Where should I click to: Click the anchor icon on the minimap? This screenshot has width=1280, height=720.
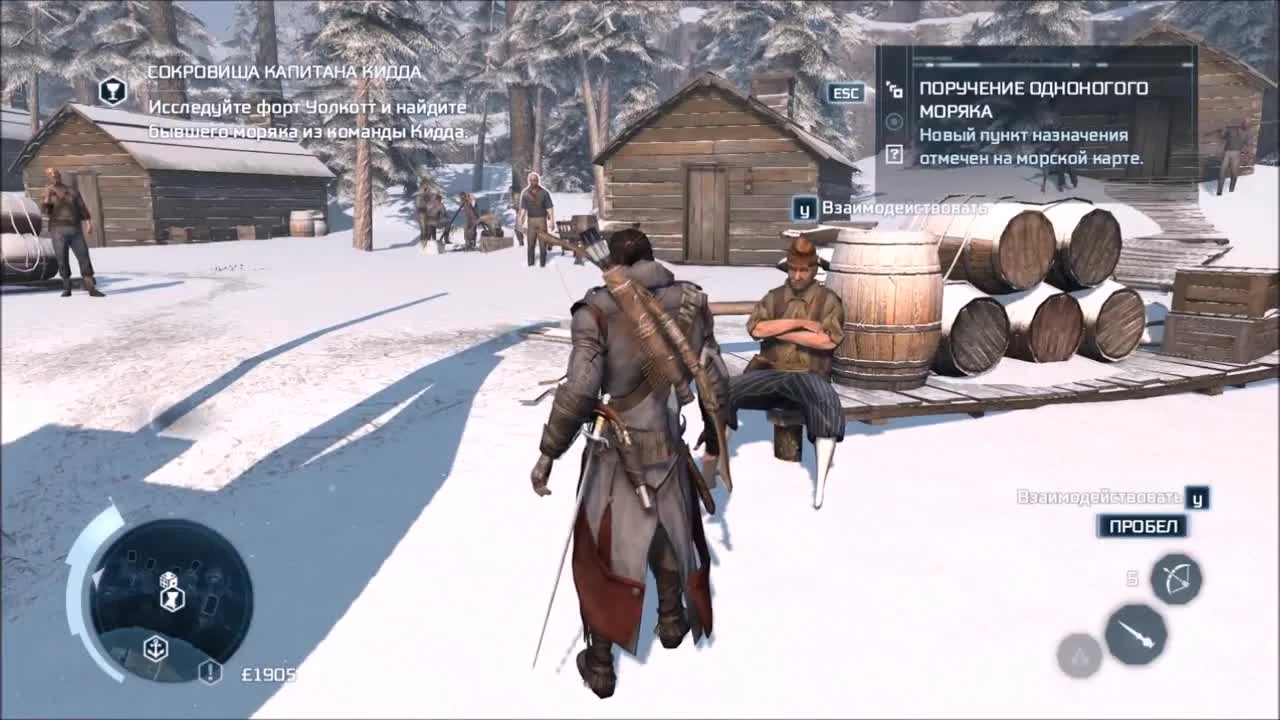155,648
